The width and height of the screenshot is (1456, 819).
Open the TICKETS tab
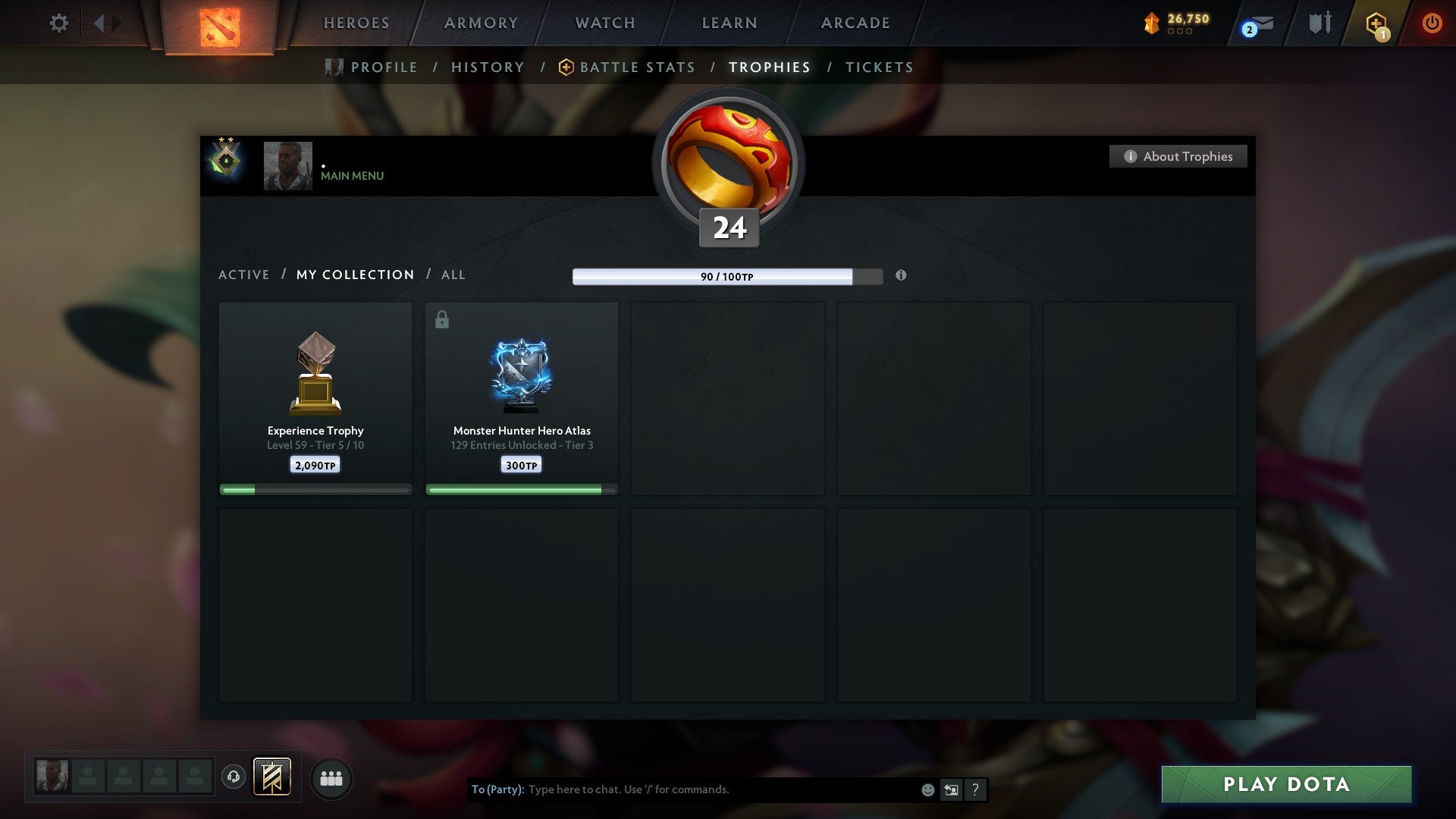[878, 67]
